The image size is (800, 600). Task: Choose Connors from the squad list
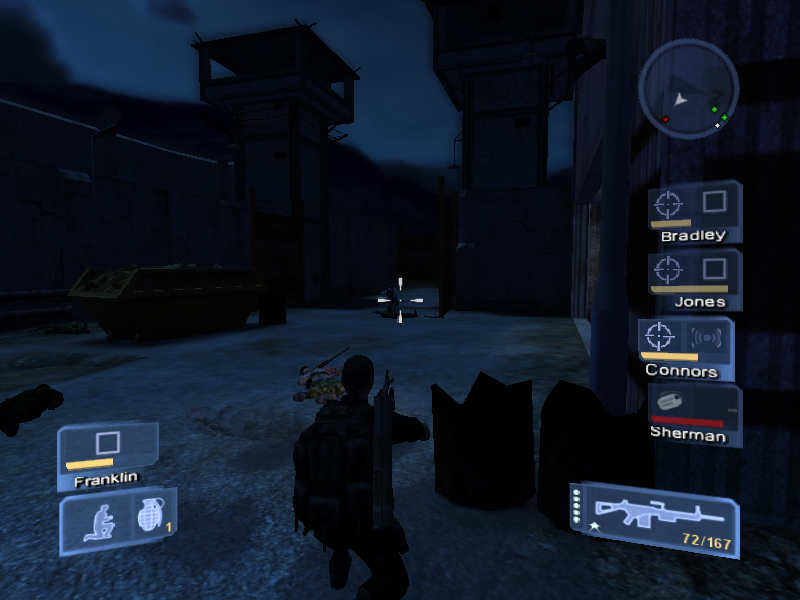[686, 348]
